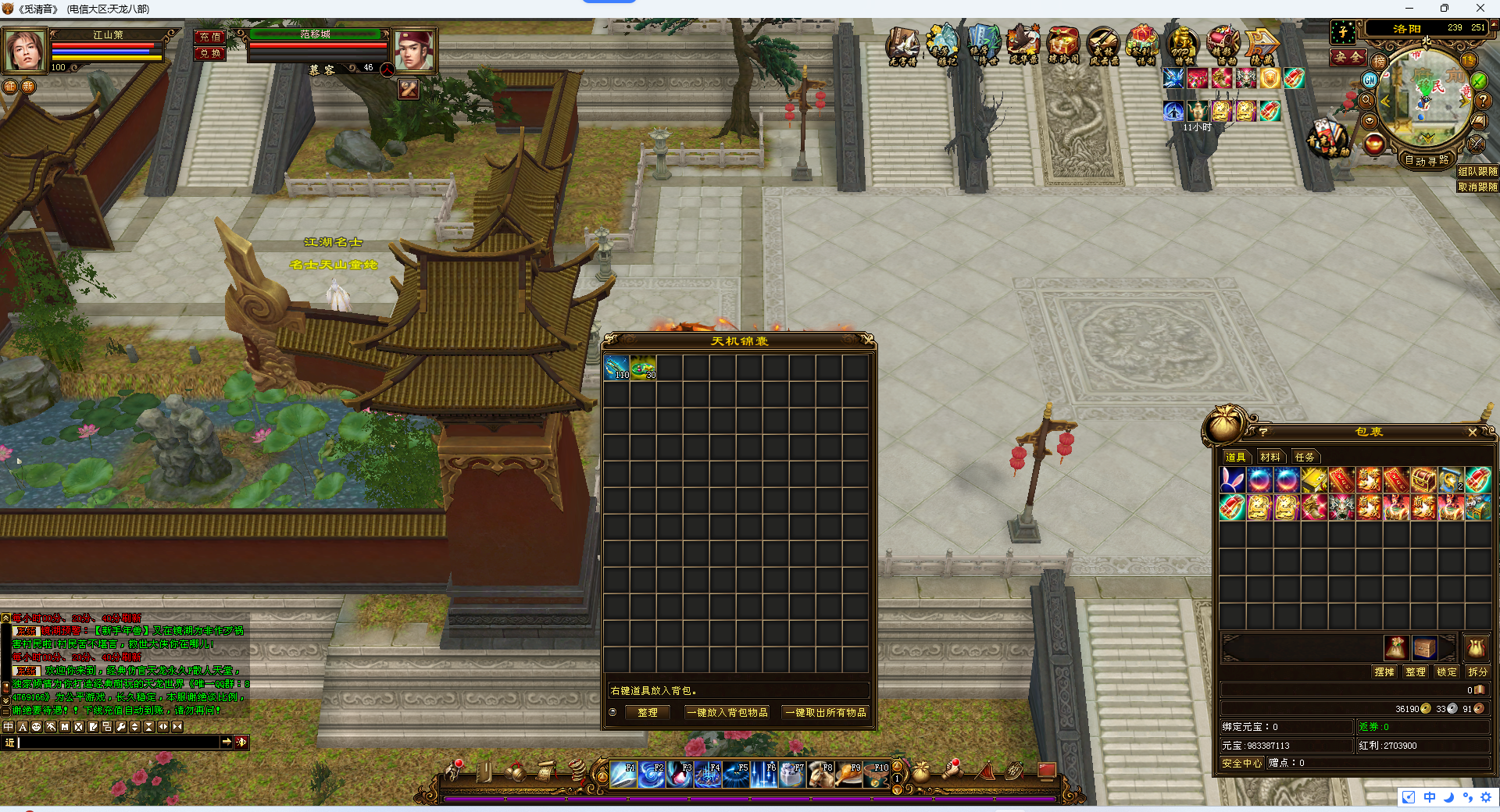
Task: Enable 组队跟随 team follow
Action: point(1477,171)
